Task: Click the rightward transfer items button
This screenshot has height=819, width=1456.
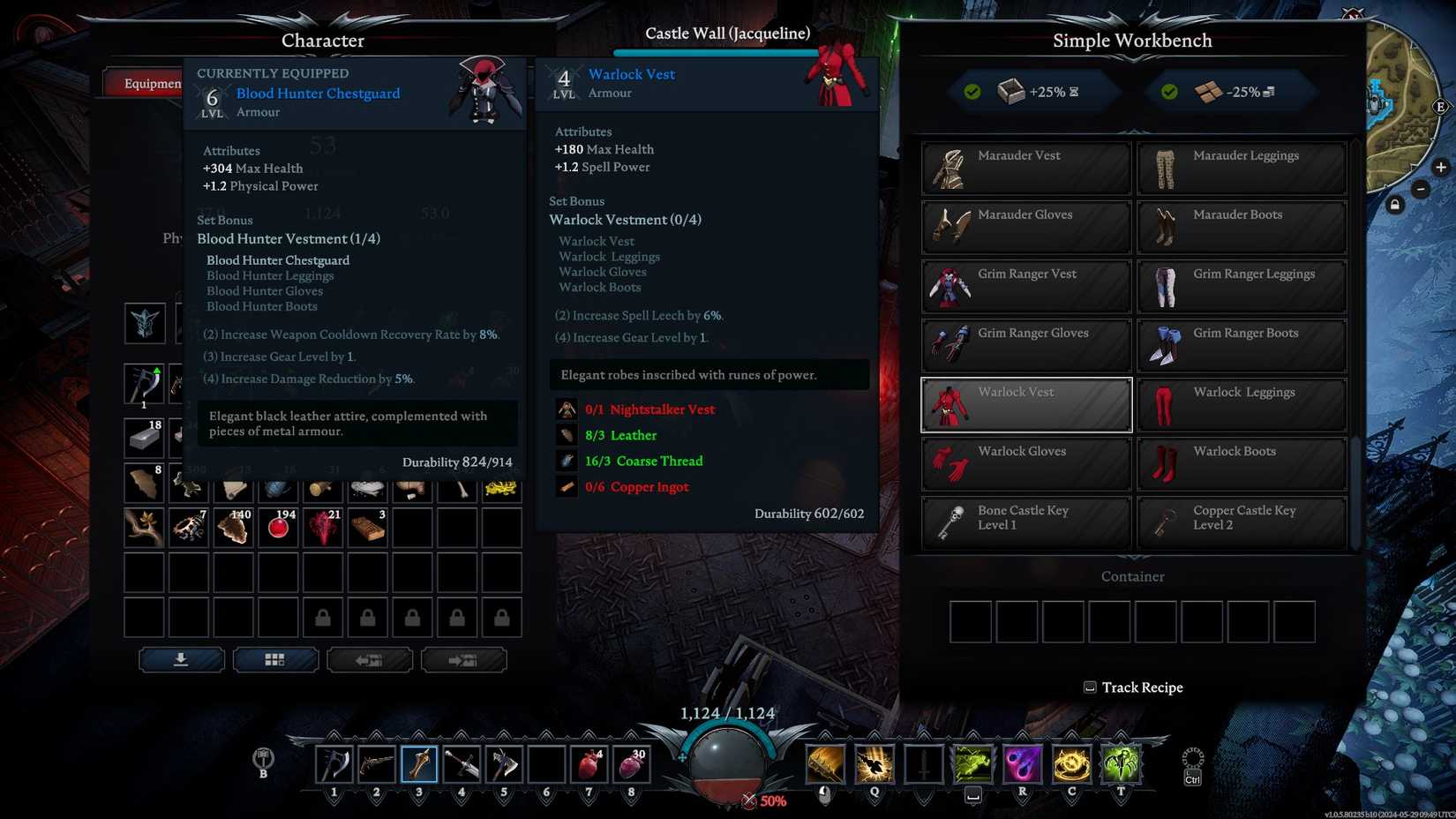Action: click(x=464, y=659)
